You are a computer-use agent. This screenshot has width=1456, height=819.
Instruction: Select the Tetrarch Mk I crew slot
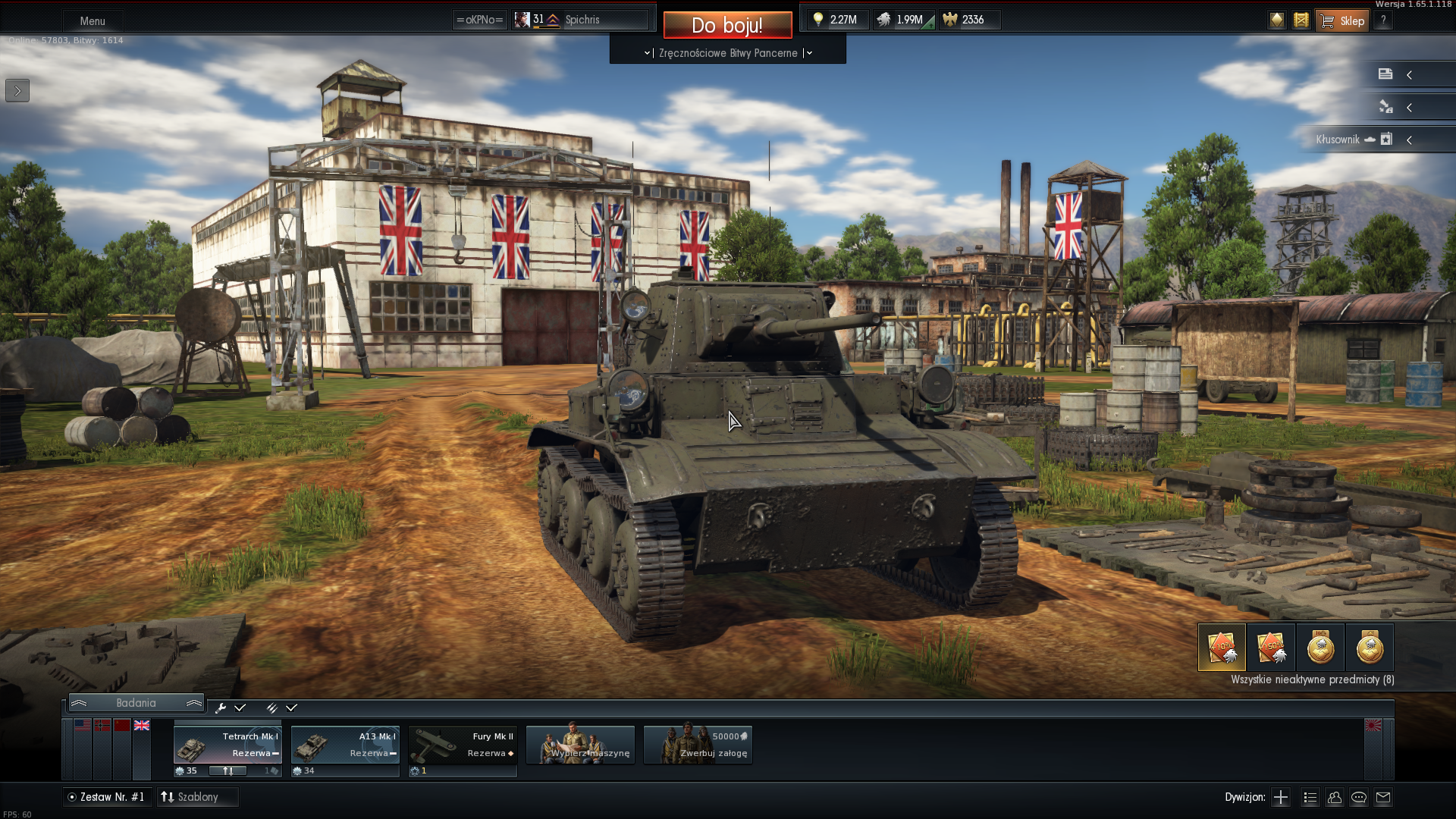[227, 745]
